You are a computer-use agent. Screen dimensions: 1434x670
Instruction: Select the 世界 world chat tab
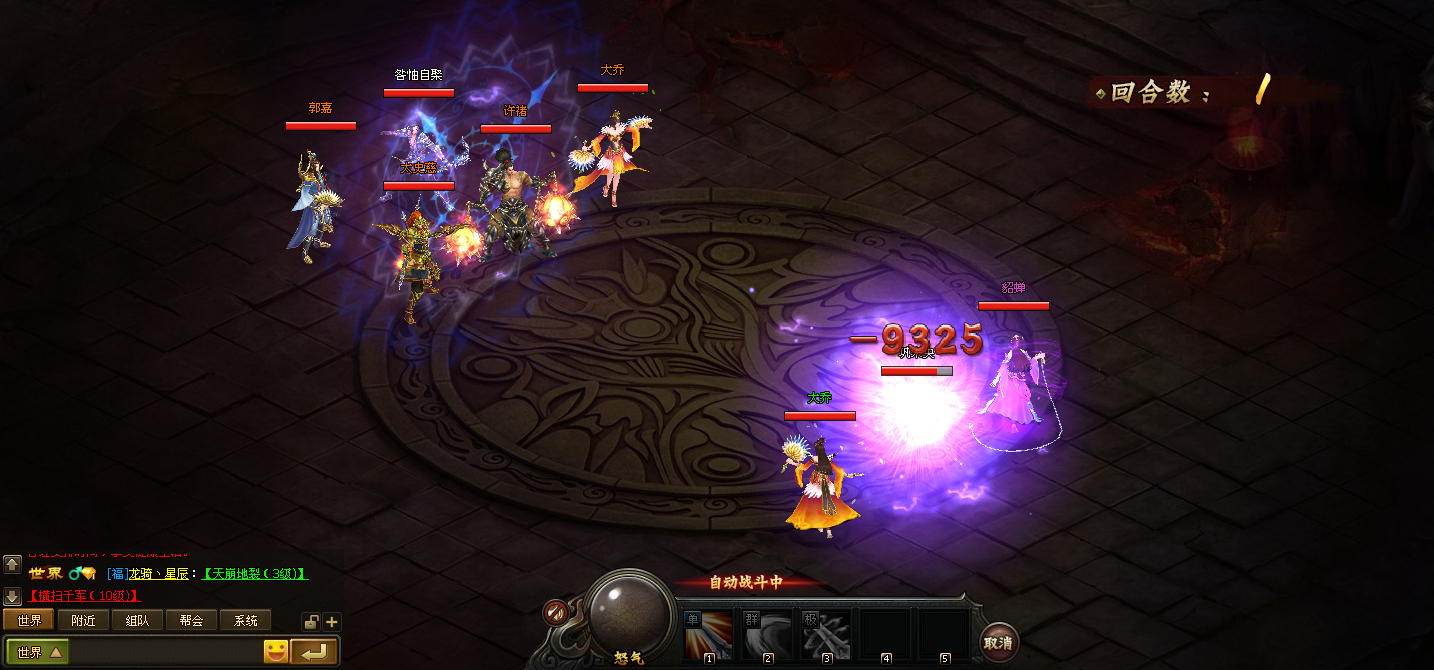tap(29, 621)
